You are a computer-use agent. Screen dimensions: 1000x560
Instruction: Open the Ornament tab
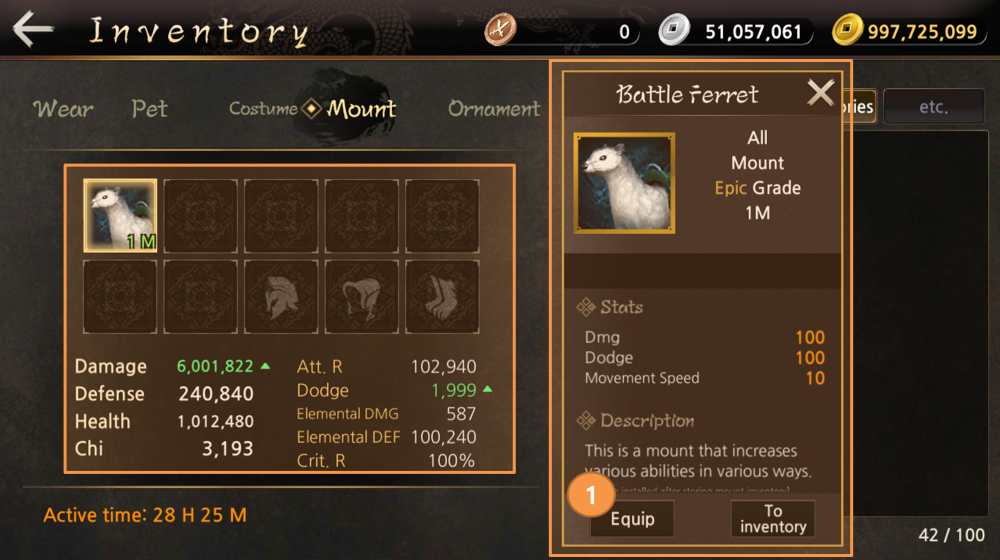coord(494,108)
